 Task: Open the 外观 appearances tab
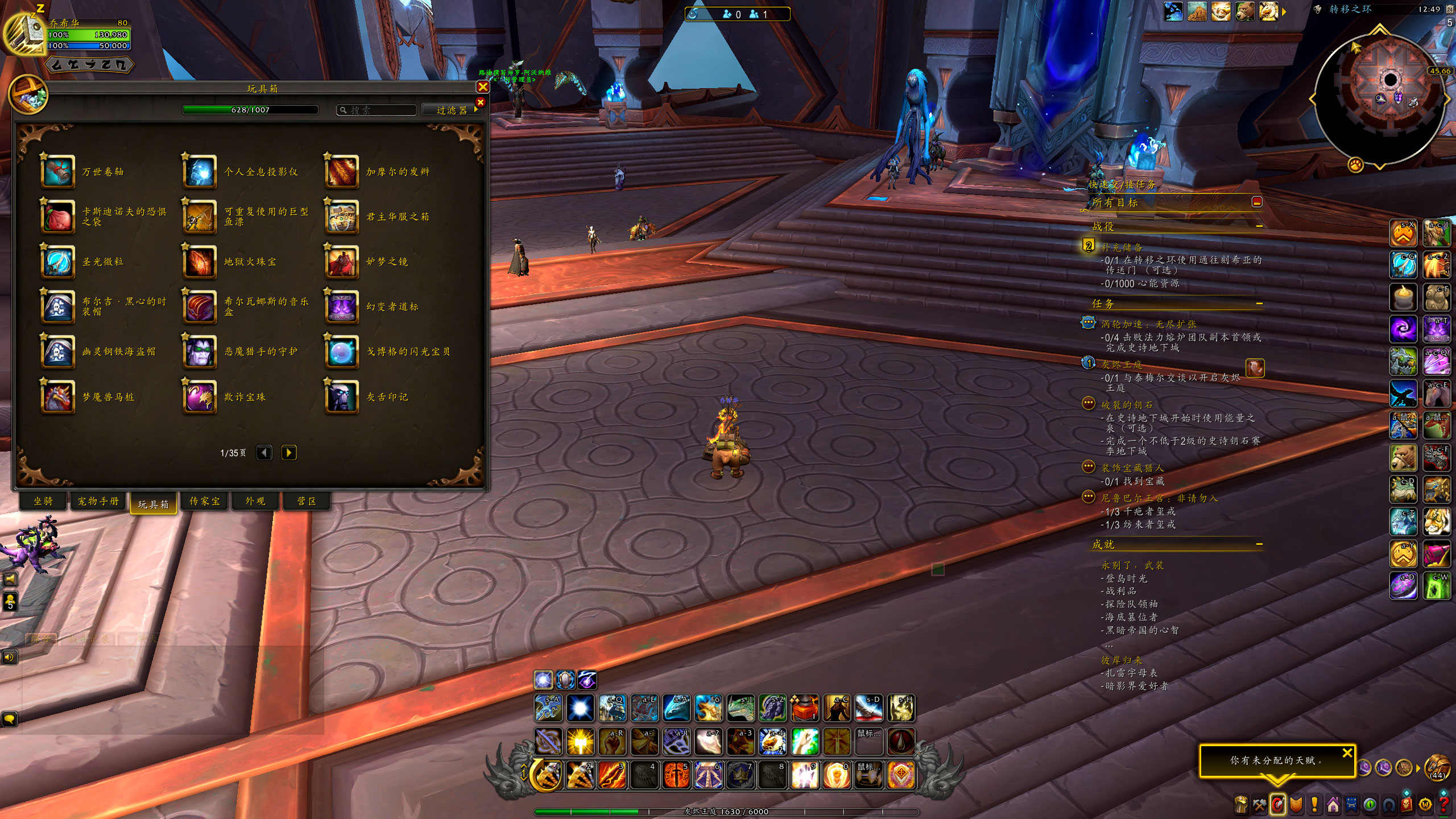pos(255,501)
